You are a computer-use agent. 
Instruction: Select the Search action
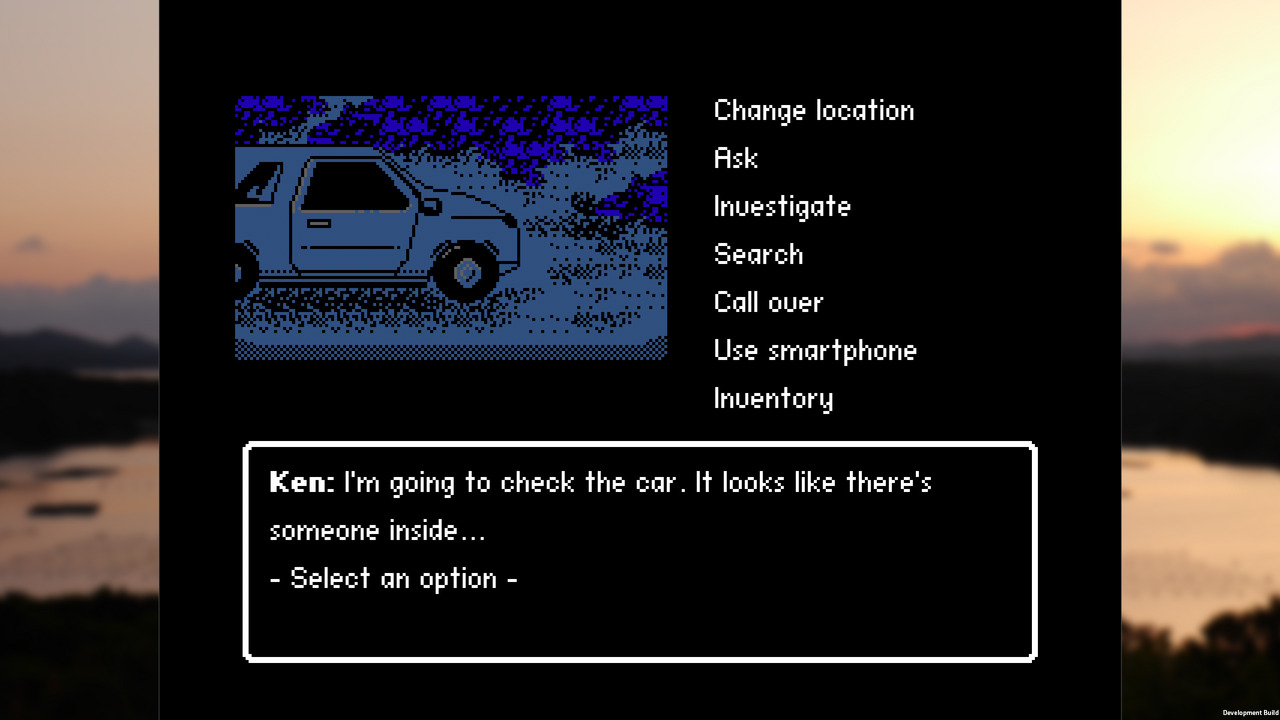coord(758,254)
